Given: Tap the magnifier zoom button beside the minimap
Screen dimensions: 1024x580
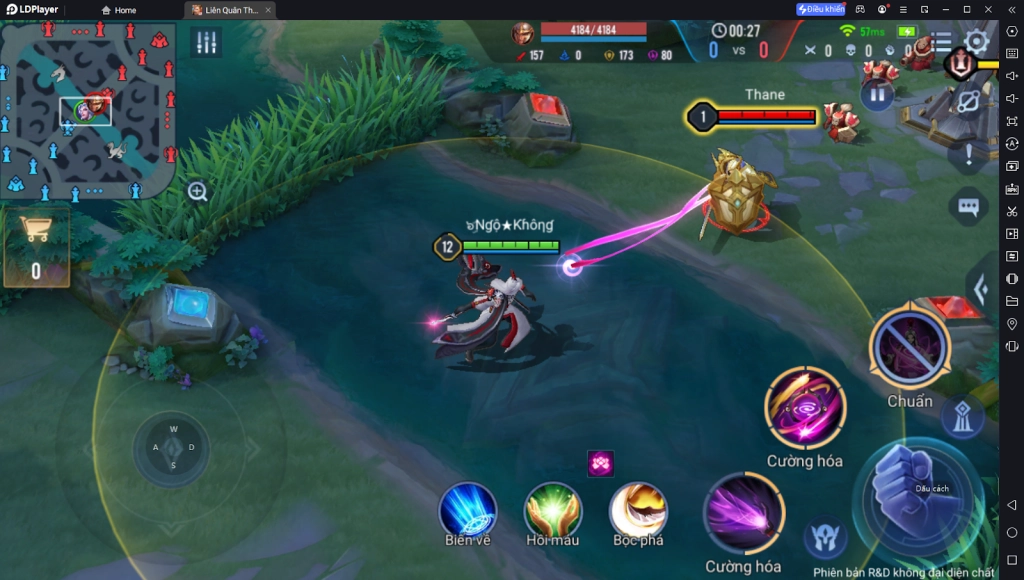Looking at the screenshot, I should (198, 192).
